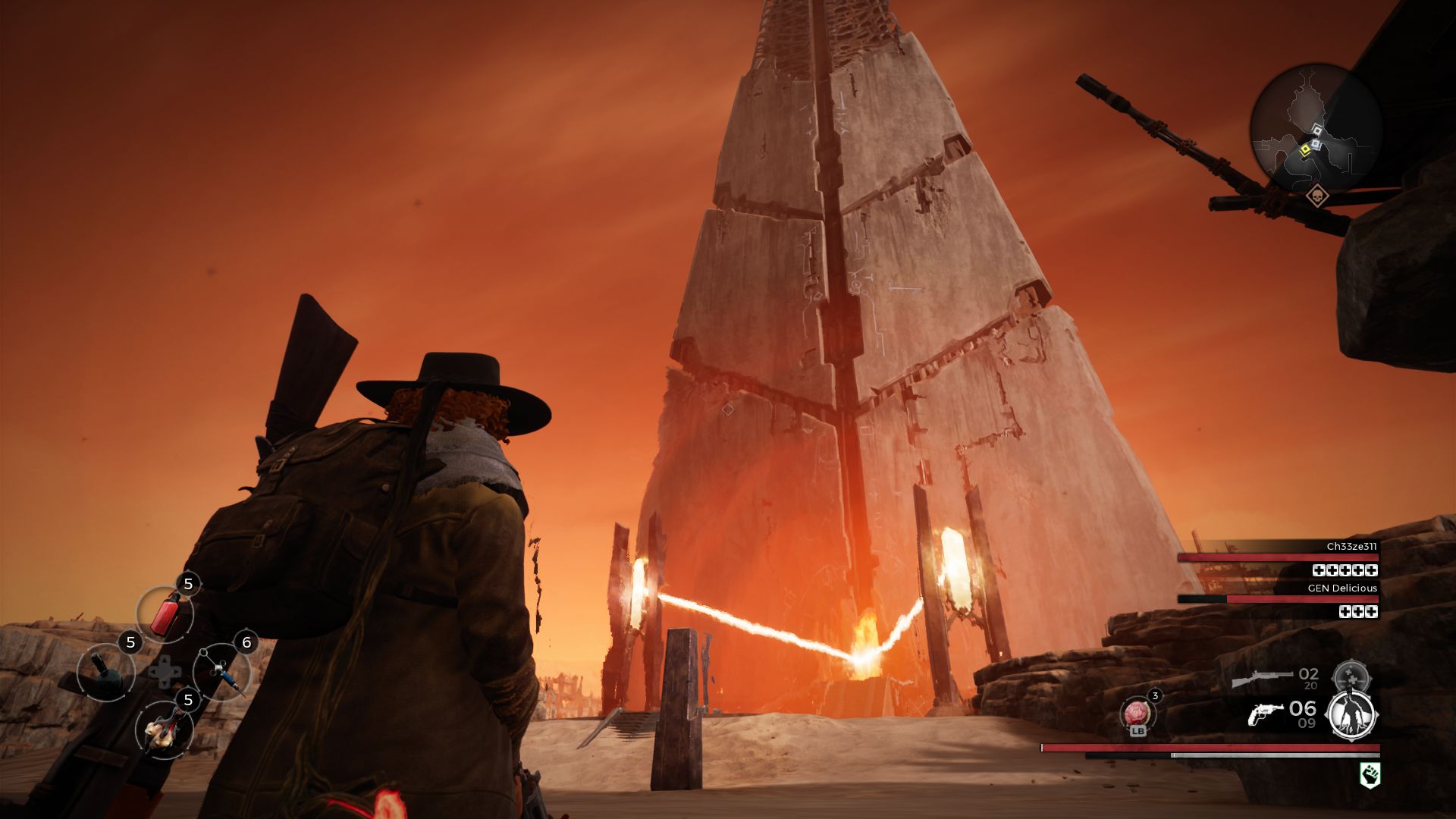Activate the root figure weapon mod

pyautogui.click(x=1352, y=714)
